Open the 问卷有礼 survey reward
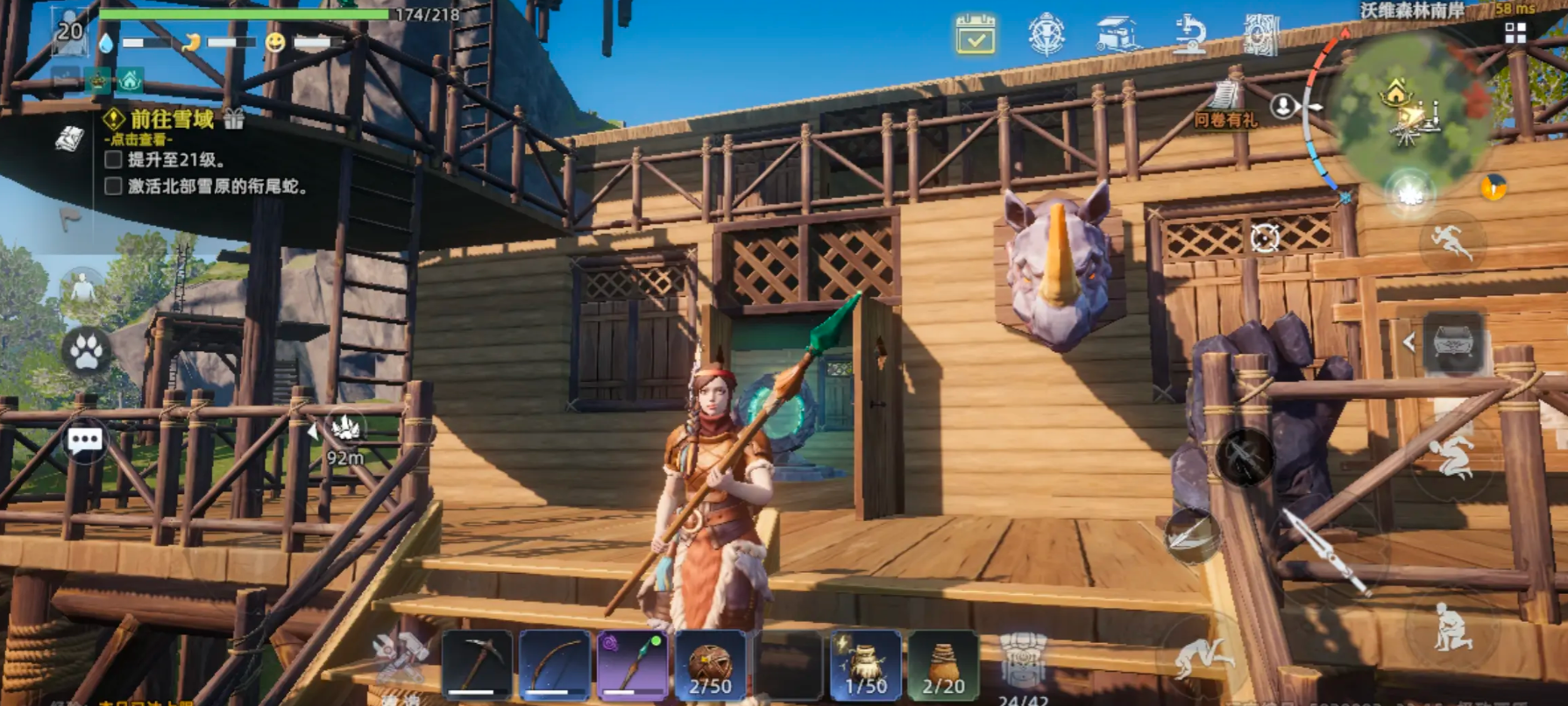This screenshot has height=706, width=1568. pyautogui.click(x=1226, y=105)
